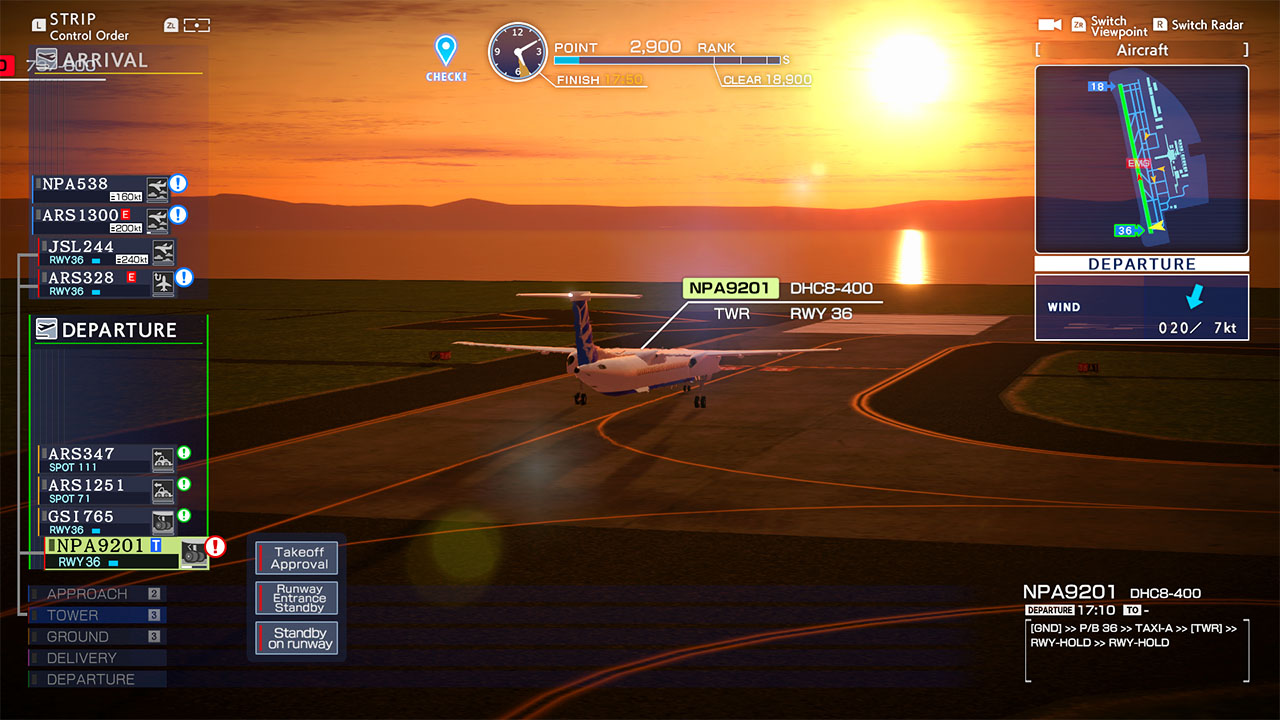Select the NPA9201 callsign label above the aircraft
The height and width of the screenshot is (720, 1280).
(730, 288)
